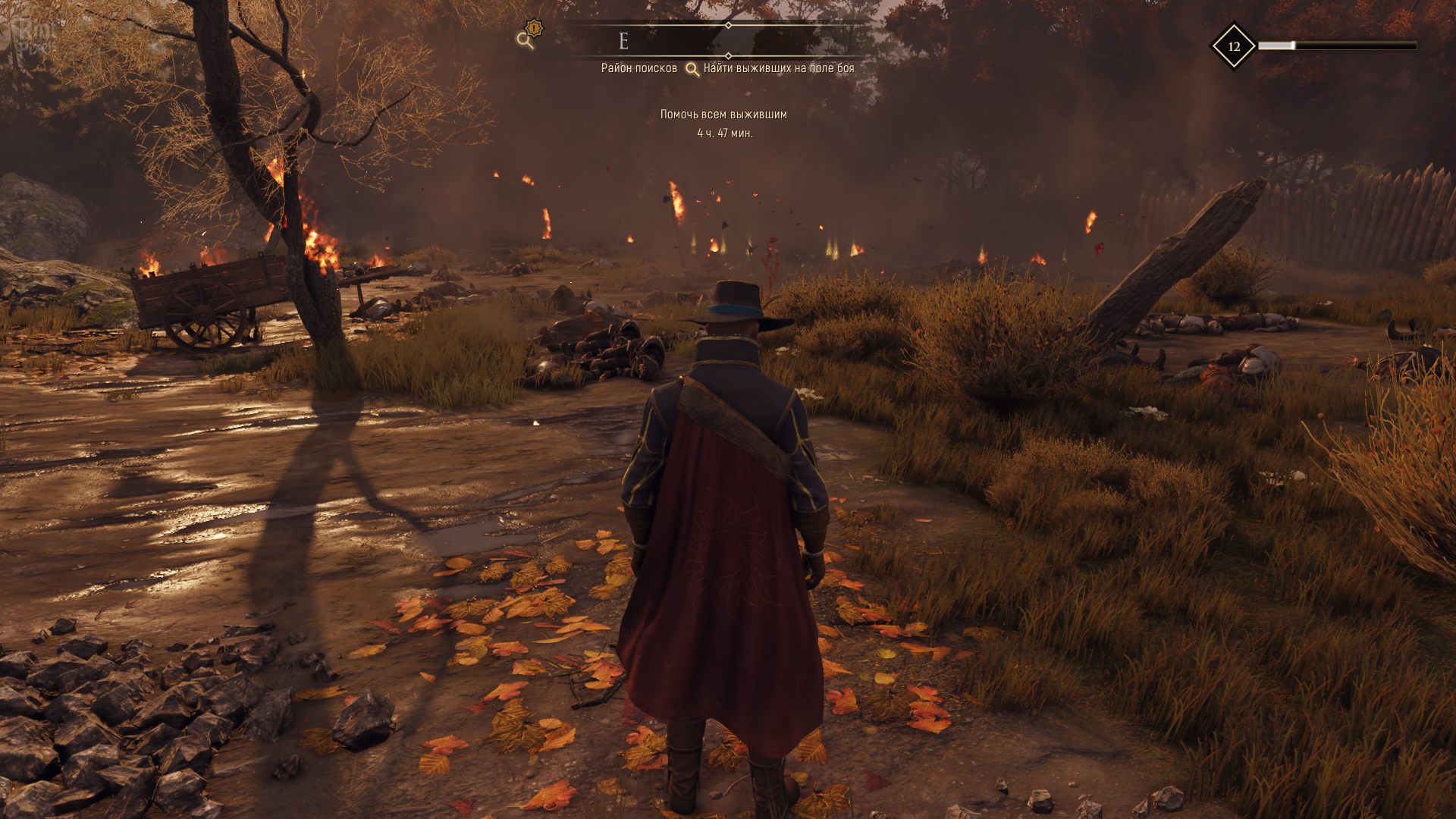Click the quest magnifier icon with exclamation badge

coord(527,36)
